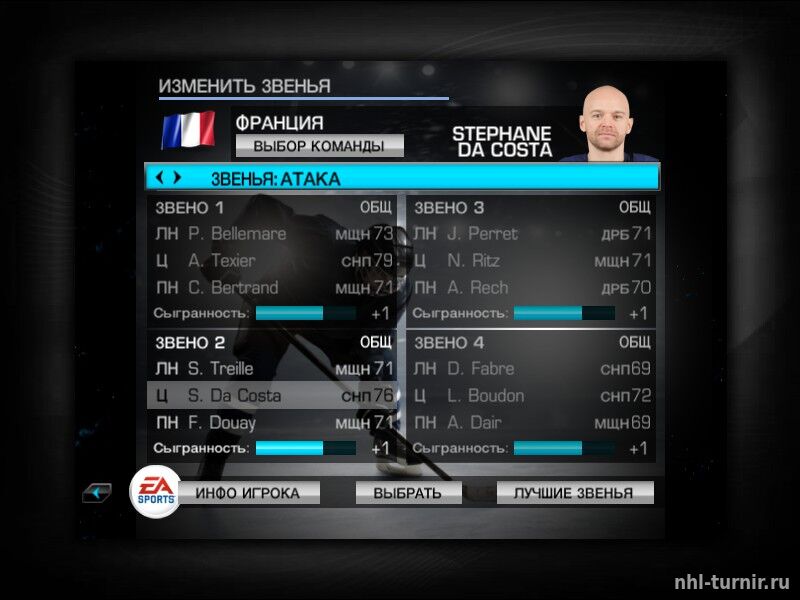This screenshot has width=800, height=600.
Task: Switch line type with left arrow
Action: coord(160,178)
